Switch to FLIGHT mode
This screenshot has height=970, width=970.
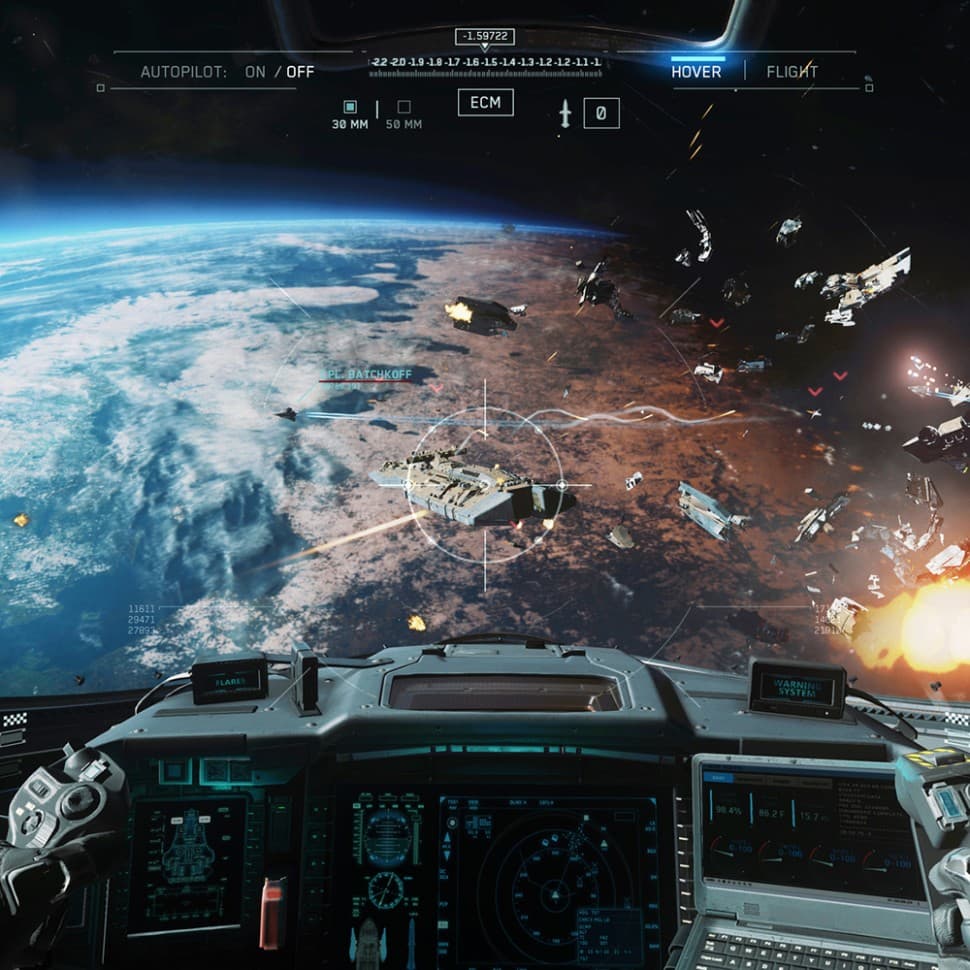(x=792, y=72)
